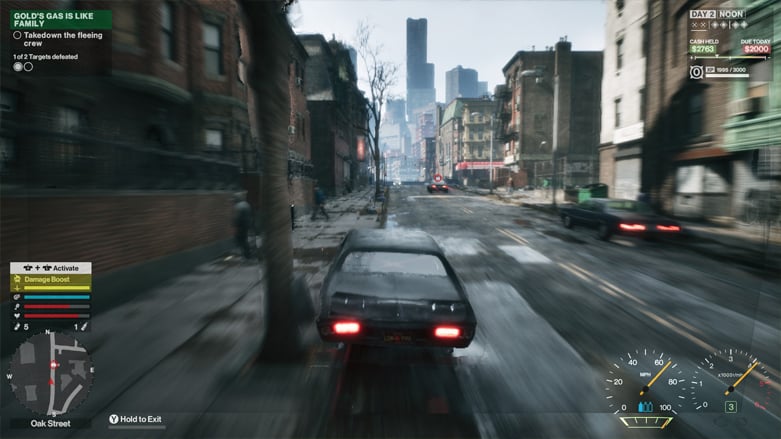
Task: Click the Day 2 indicator
Action: [x=702, y=14]
